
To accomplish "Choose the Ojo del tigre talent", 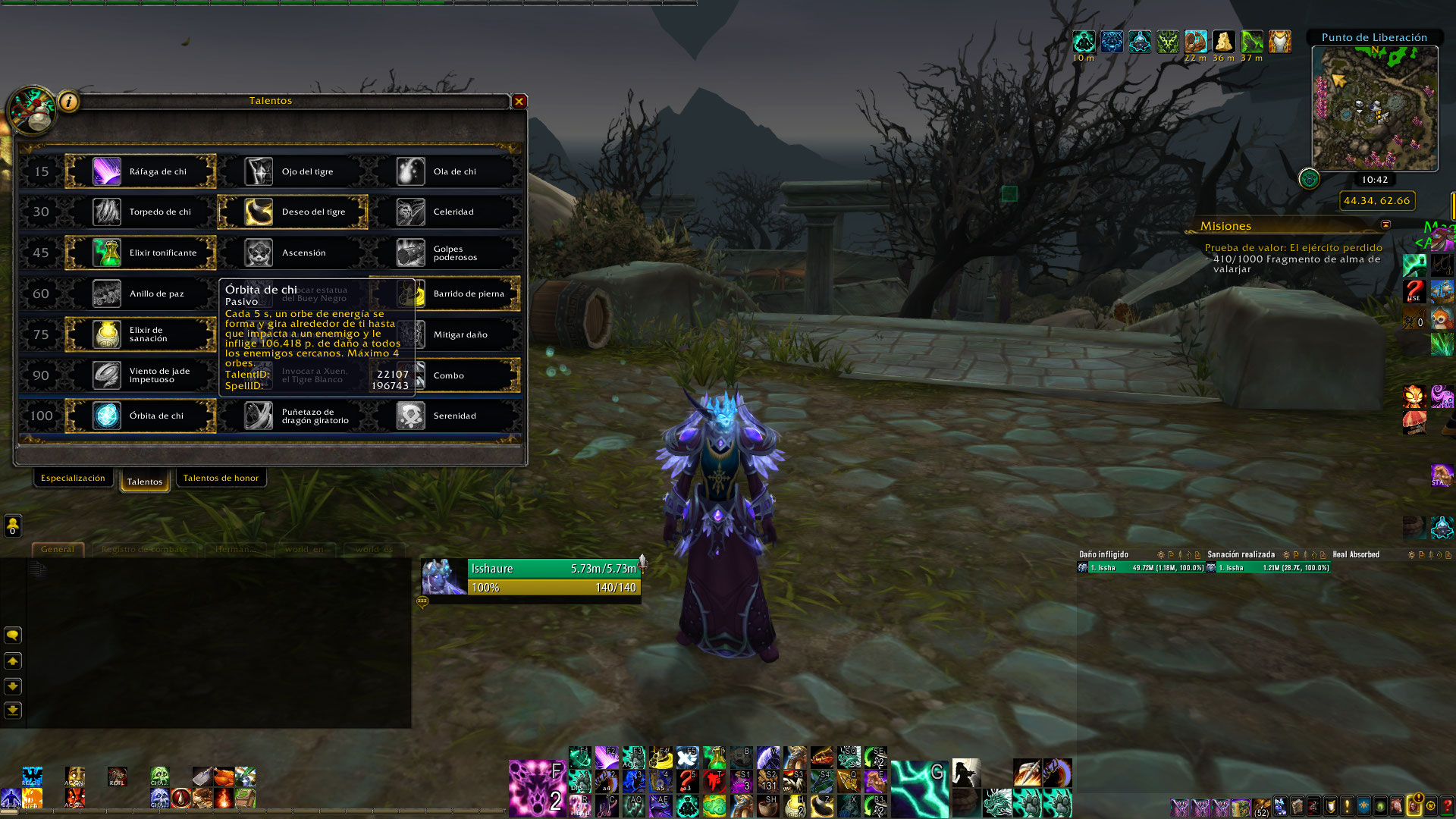I will [x=293, y=171].
